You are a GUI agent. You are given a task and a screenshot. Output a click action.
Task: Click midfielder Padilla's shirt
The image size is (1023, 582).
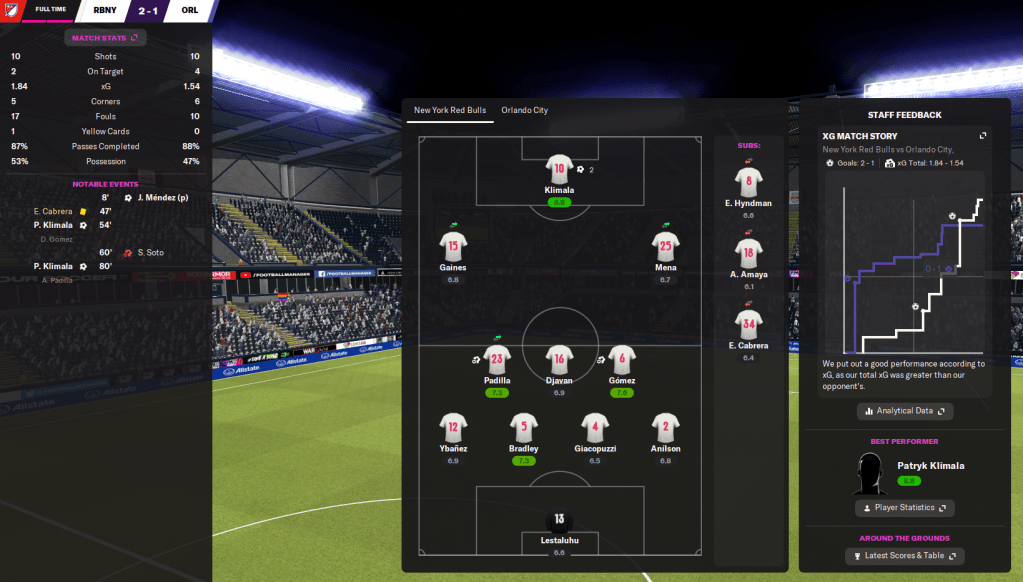(x=497, y=359)
